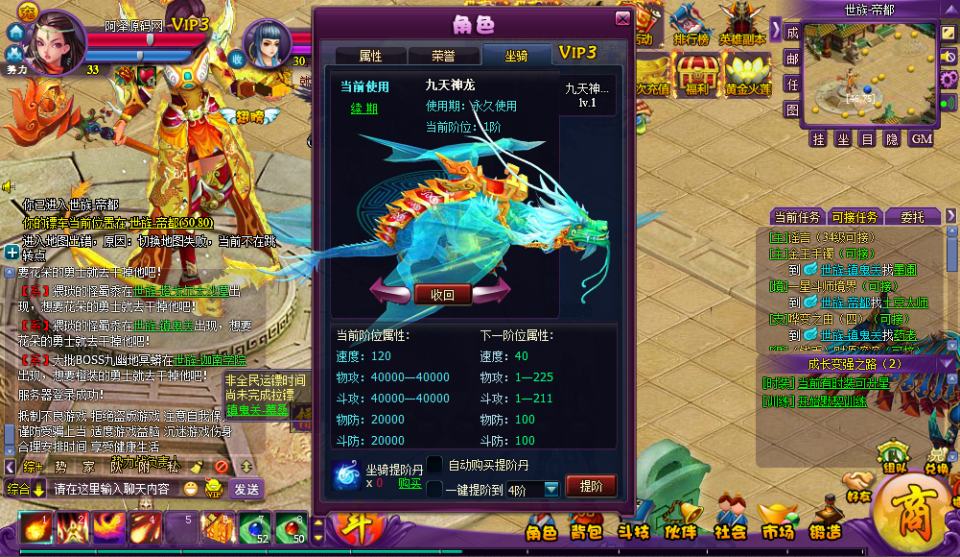Toggle the 自动购买提阶丹 checkbox
The height and width of the screenshot is (557, 960).
coord(435,464)
